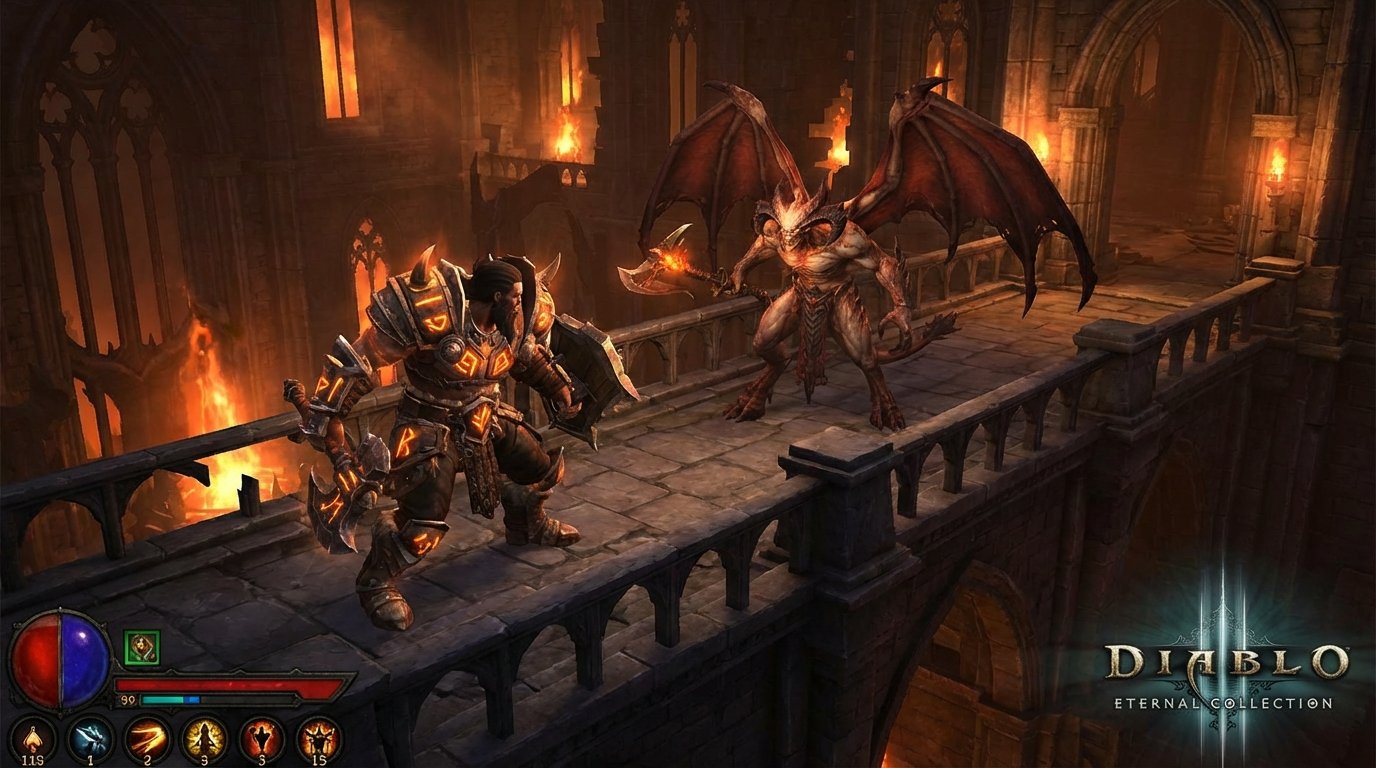The image size is (1376, 768).
Task: Click the cooldown number 15 under the skill
Action: click(318, 760)
